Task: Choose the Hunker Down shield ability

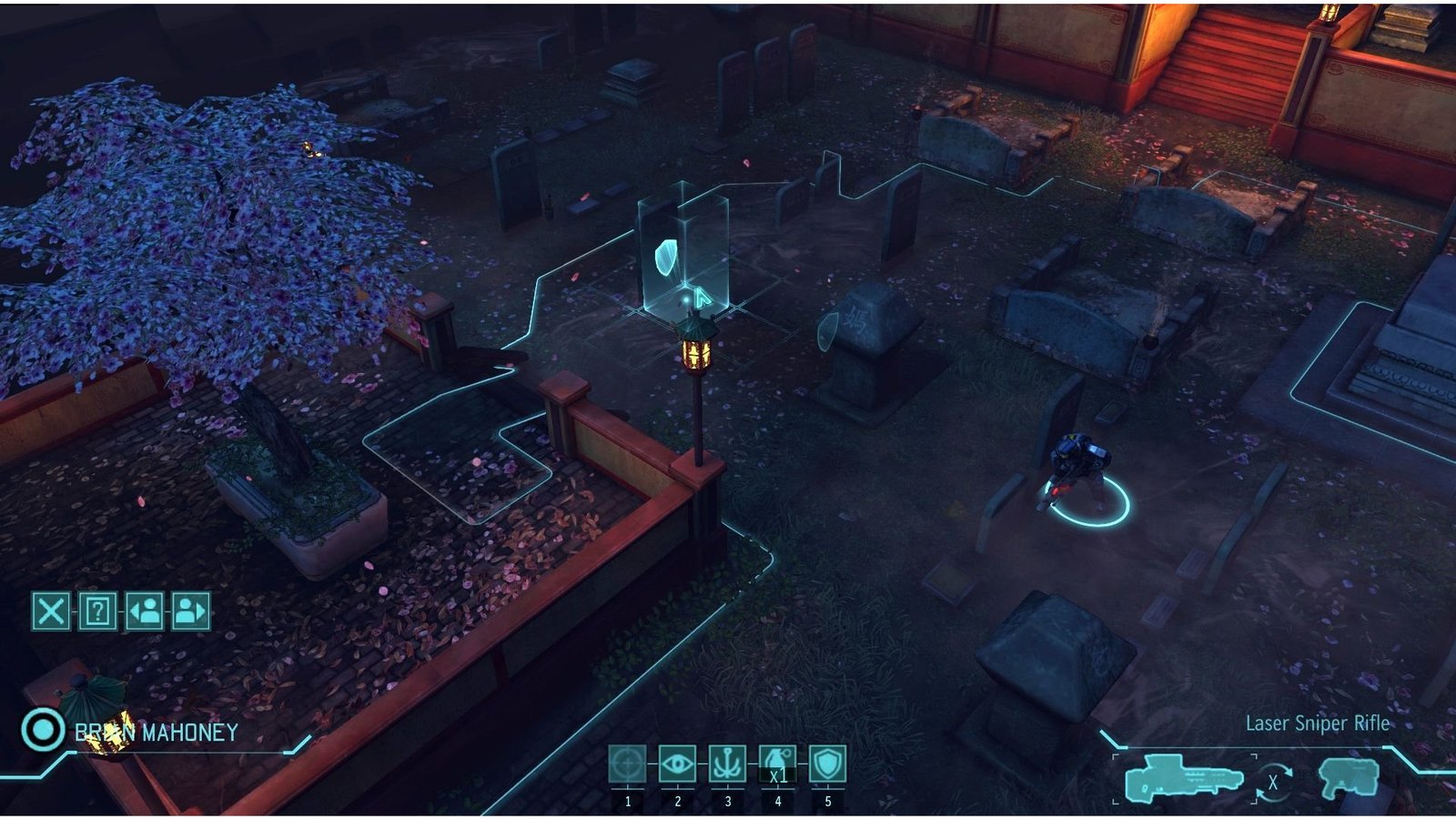Action: tap(827, 764)
